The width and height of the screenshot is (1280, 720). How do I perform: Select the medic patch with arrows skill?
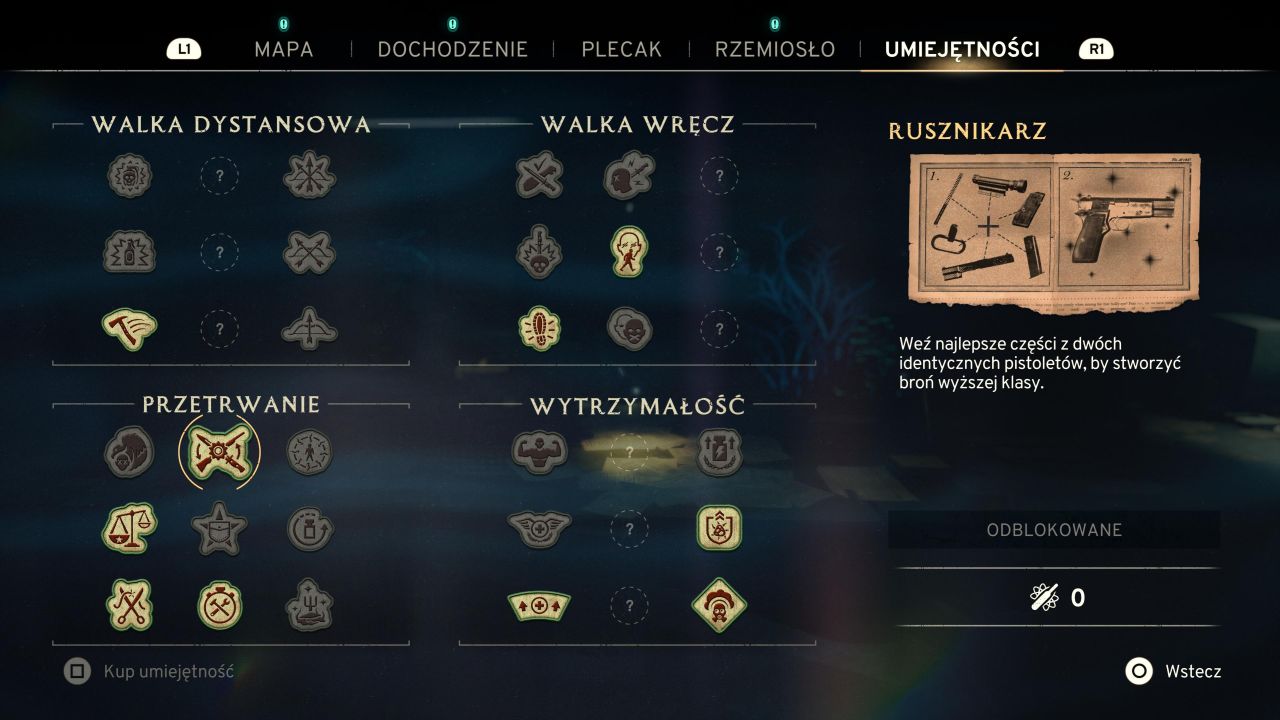[x=539, y=605]
